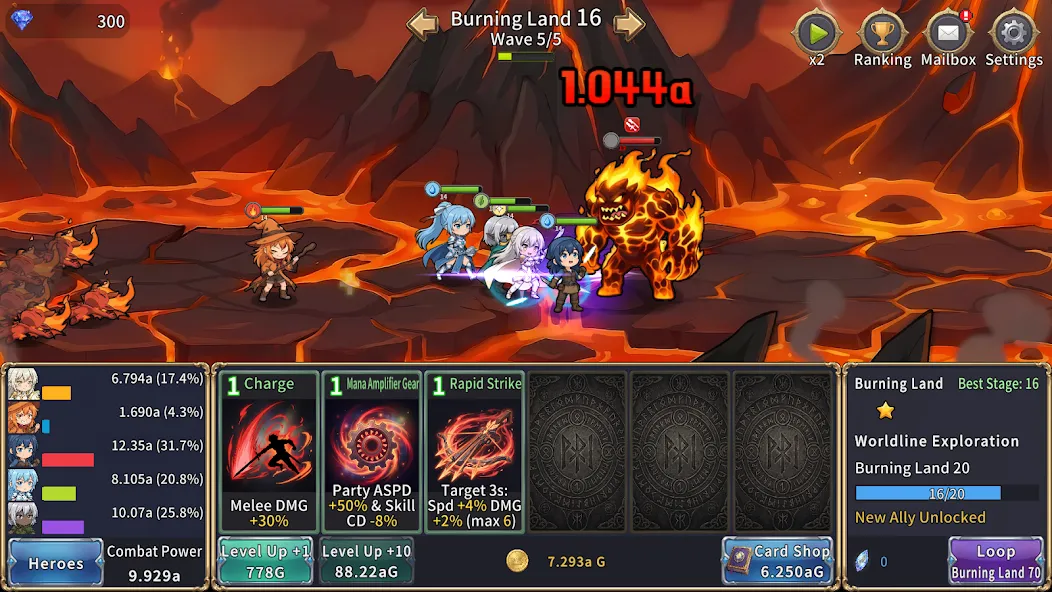
Task: Advance to next stage with right arrow
Action: click(x=628, y=23)
